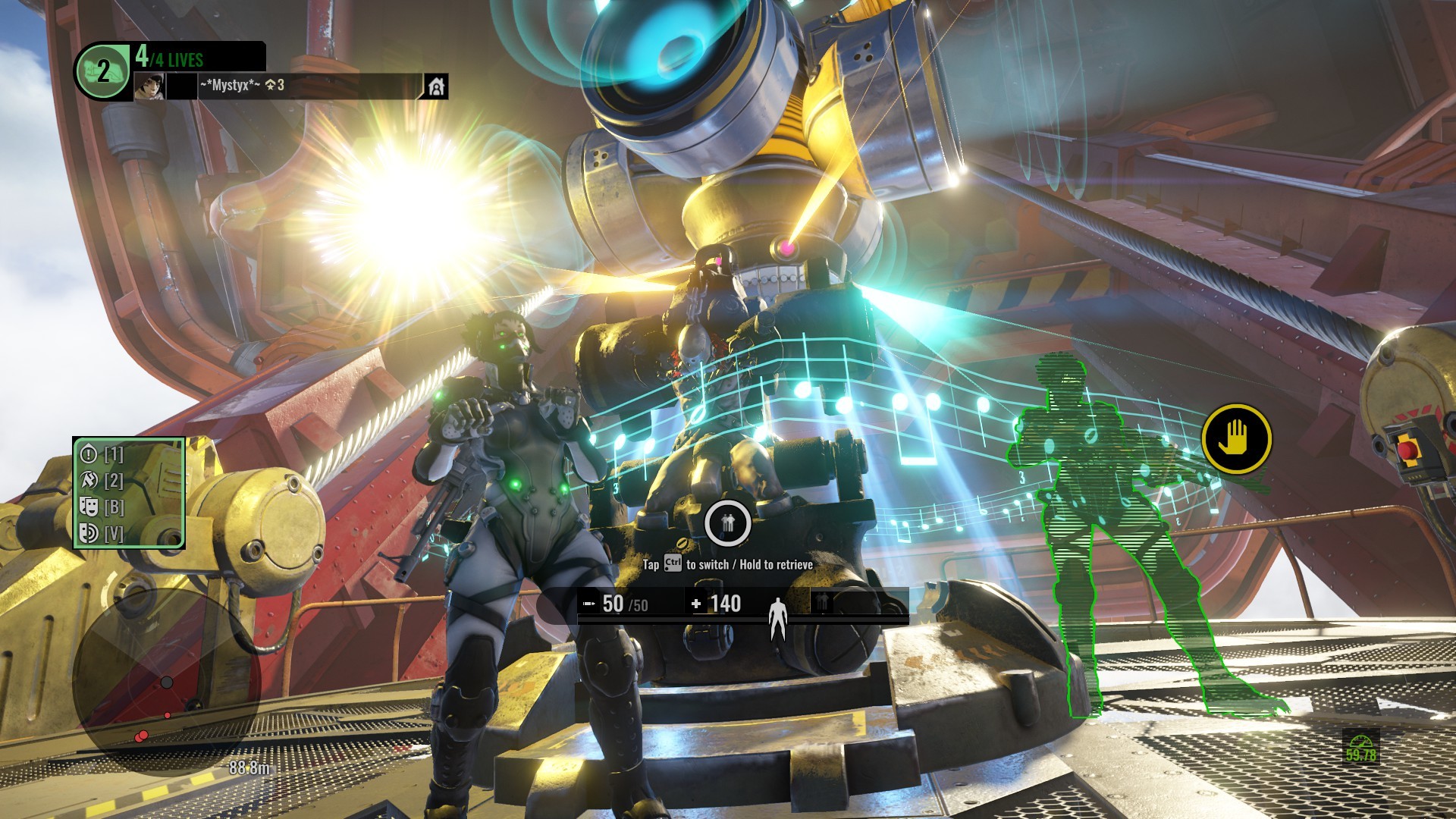Click the green round number 2 badge
The width and height of the screenshot is (1456, 819).
coord(102,72)
